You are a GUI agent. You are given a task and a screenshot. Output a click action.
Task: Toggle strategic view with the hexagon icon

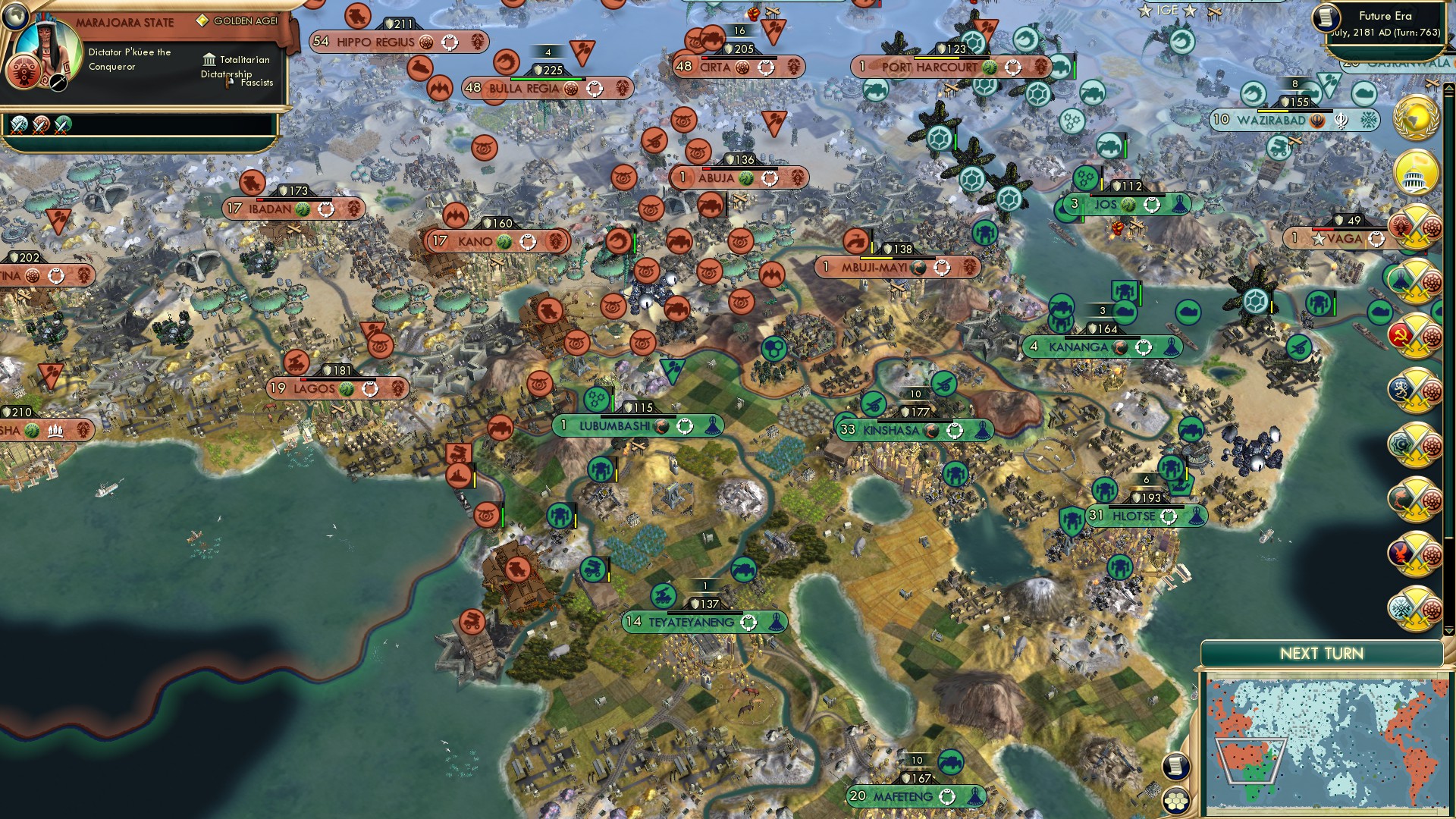coord(1175,800)
